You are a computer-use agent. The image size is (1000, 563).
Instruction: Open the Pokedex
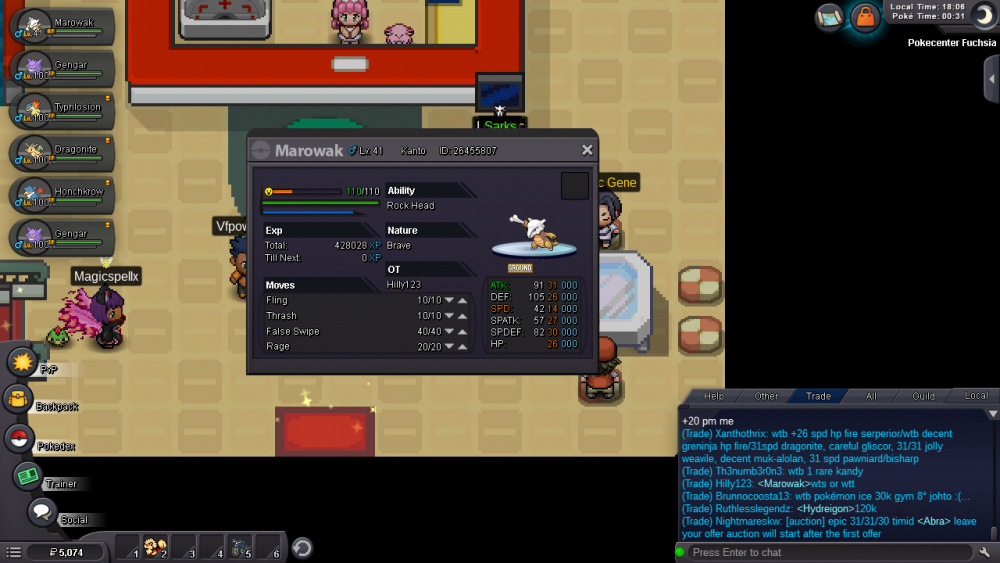tap(18, 438)
